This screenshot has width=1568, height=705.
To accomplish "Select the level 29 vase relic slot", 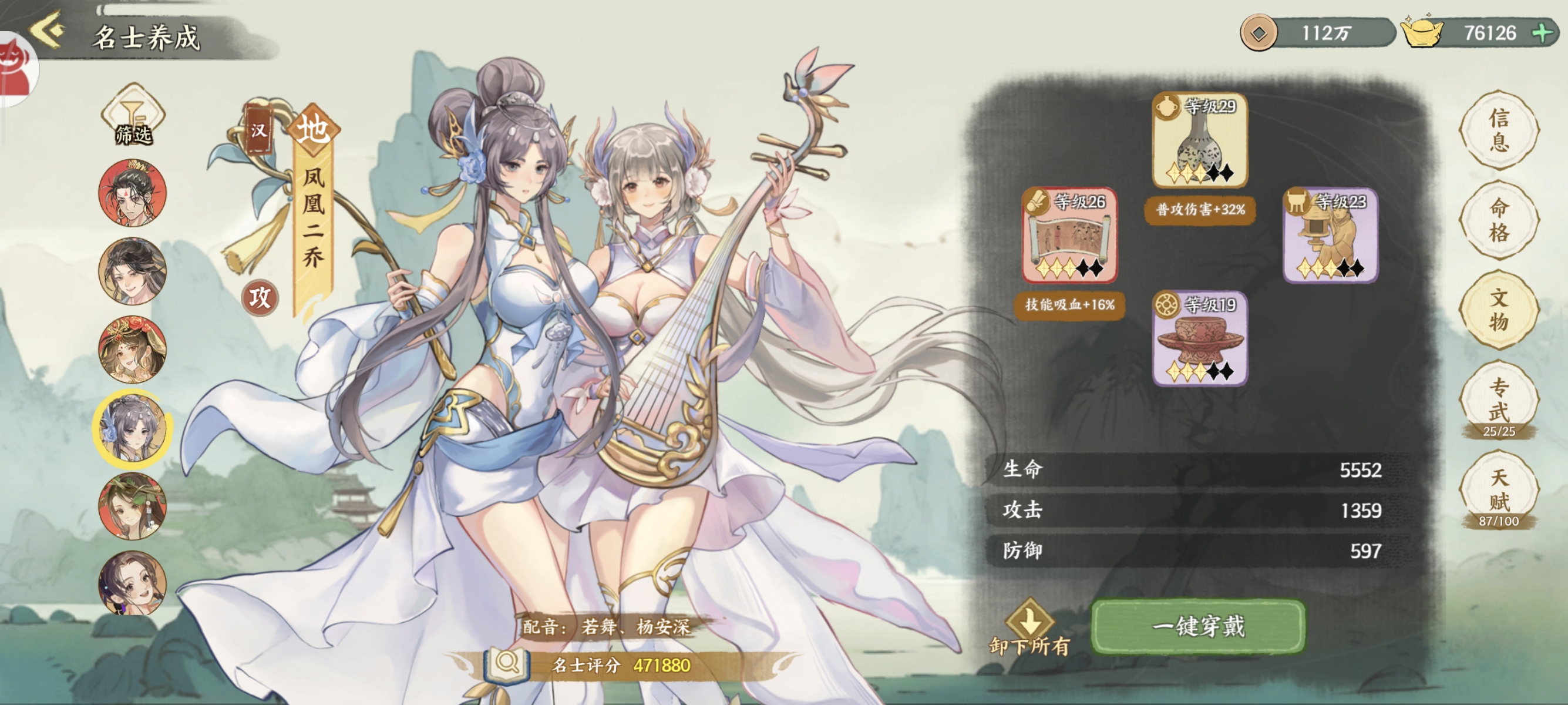I will (1199, 140).
